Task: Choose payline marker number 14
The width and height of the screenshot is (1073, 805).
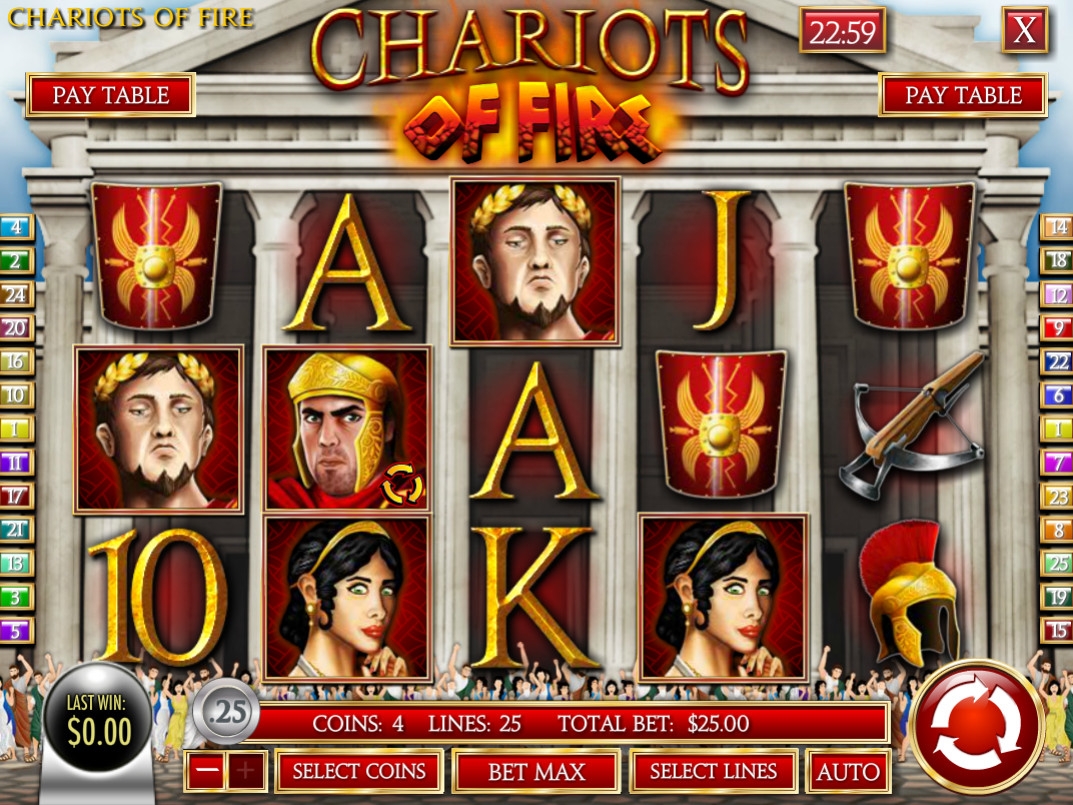Action: click(1056, 226)
